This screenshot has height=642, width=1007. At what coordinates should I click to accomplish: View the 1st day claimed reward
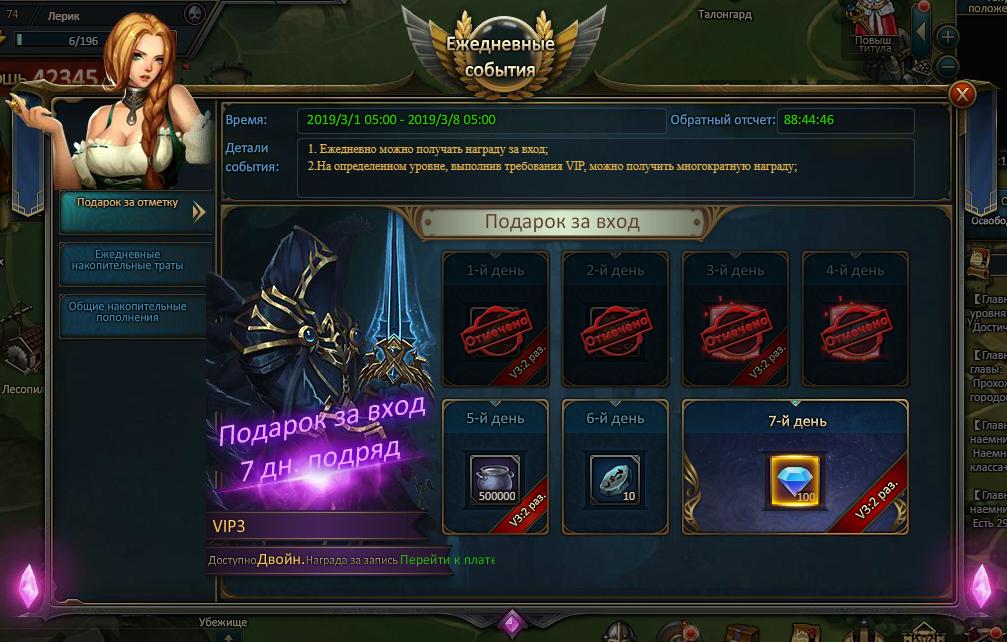[494, 327]
